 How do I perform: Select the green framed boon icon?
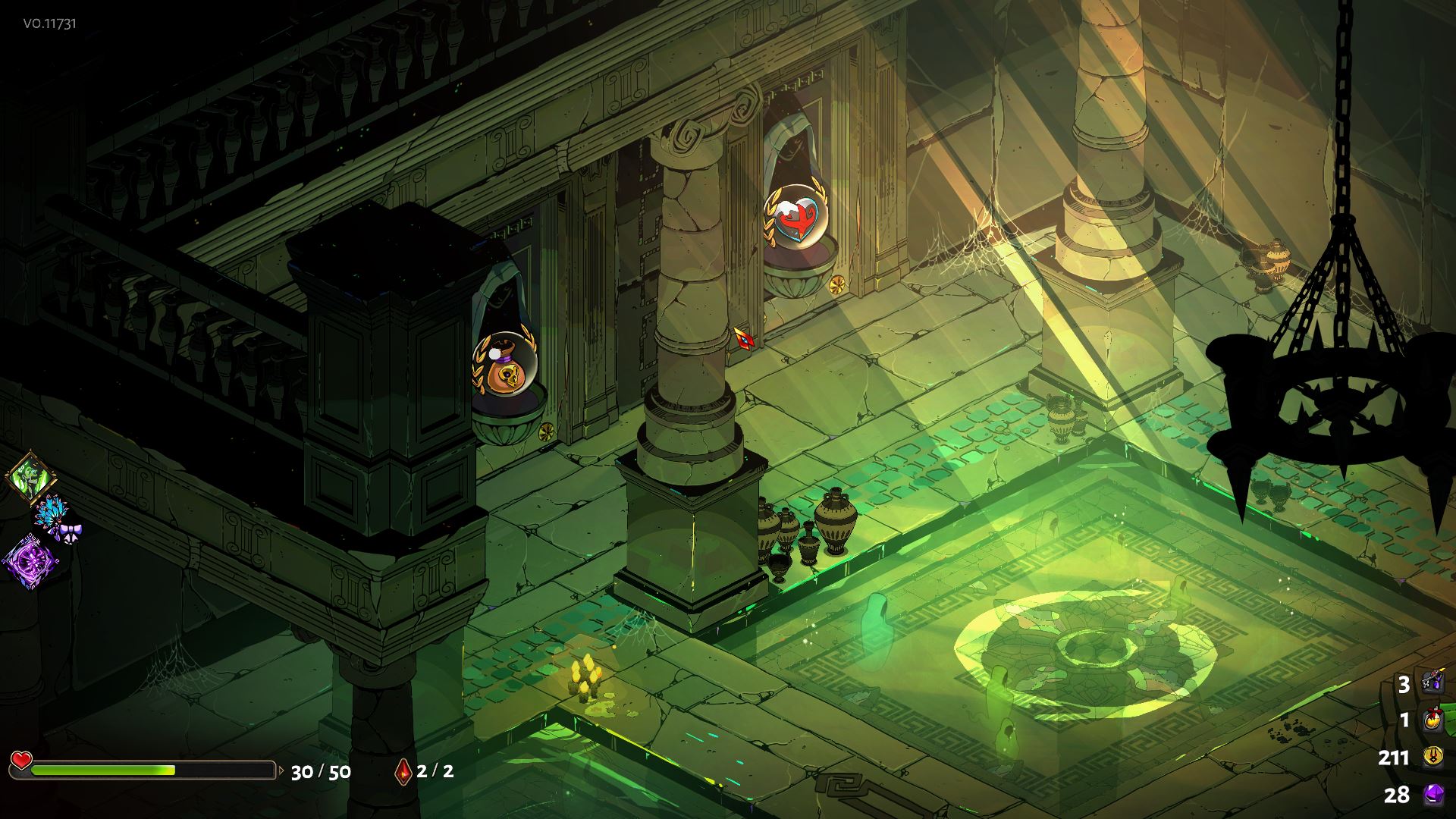pos(30,476)
